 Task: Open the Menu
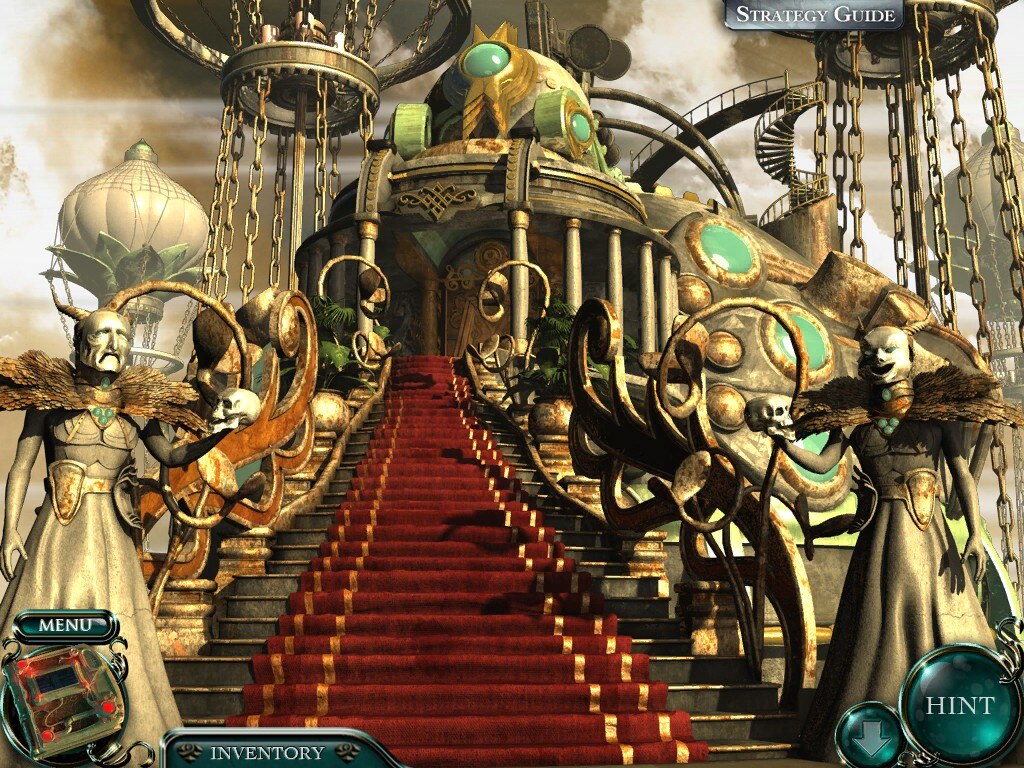[64, 627]
